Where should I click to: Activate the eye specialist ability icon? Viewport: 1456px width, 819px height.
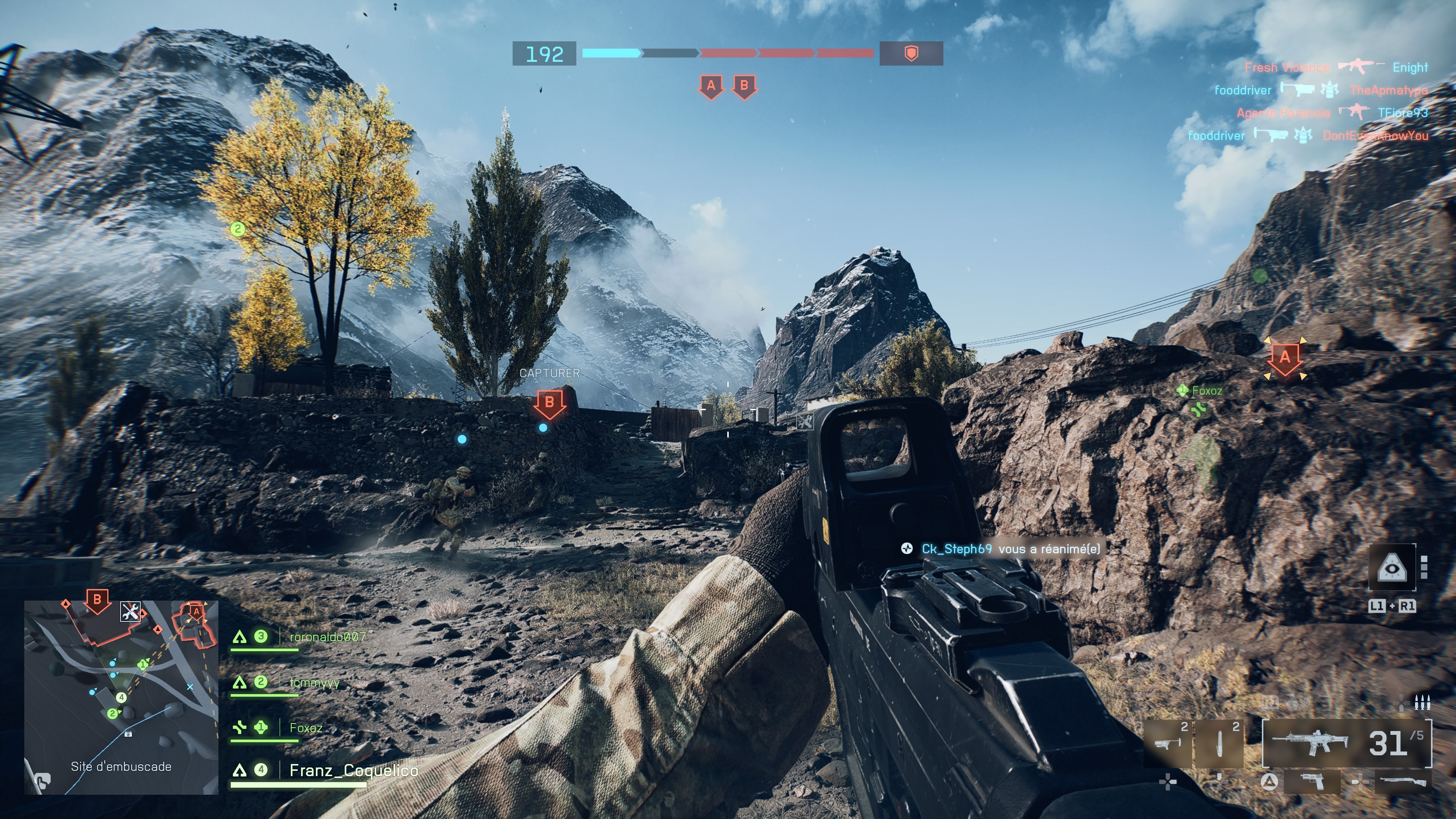pos(1392,567)
